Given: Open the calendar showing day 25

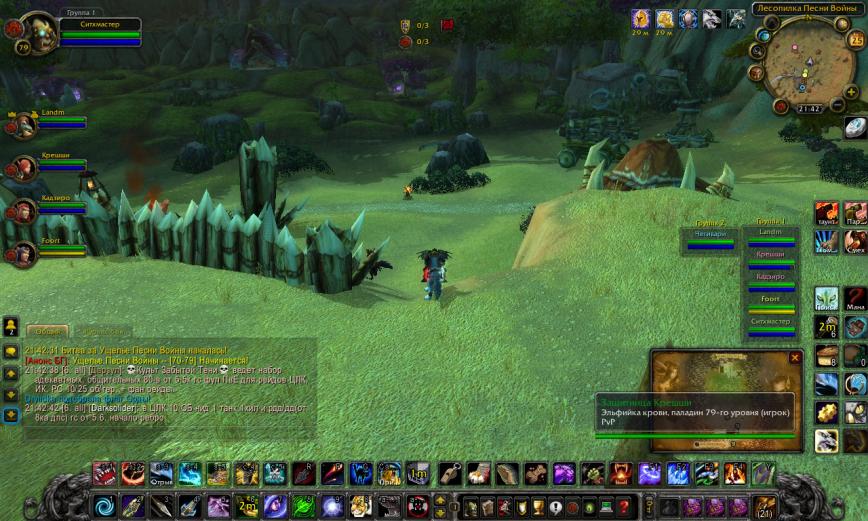Looking at the screenshot, I should [856, 40].
